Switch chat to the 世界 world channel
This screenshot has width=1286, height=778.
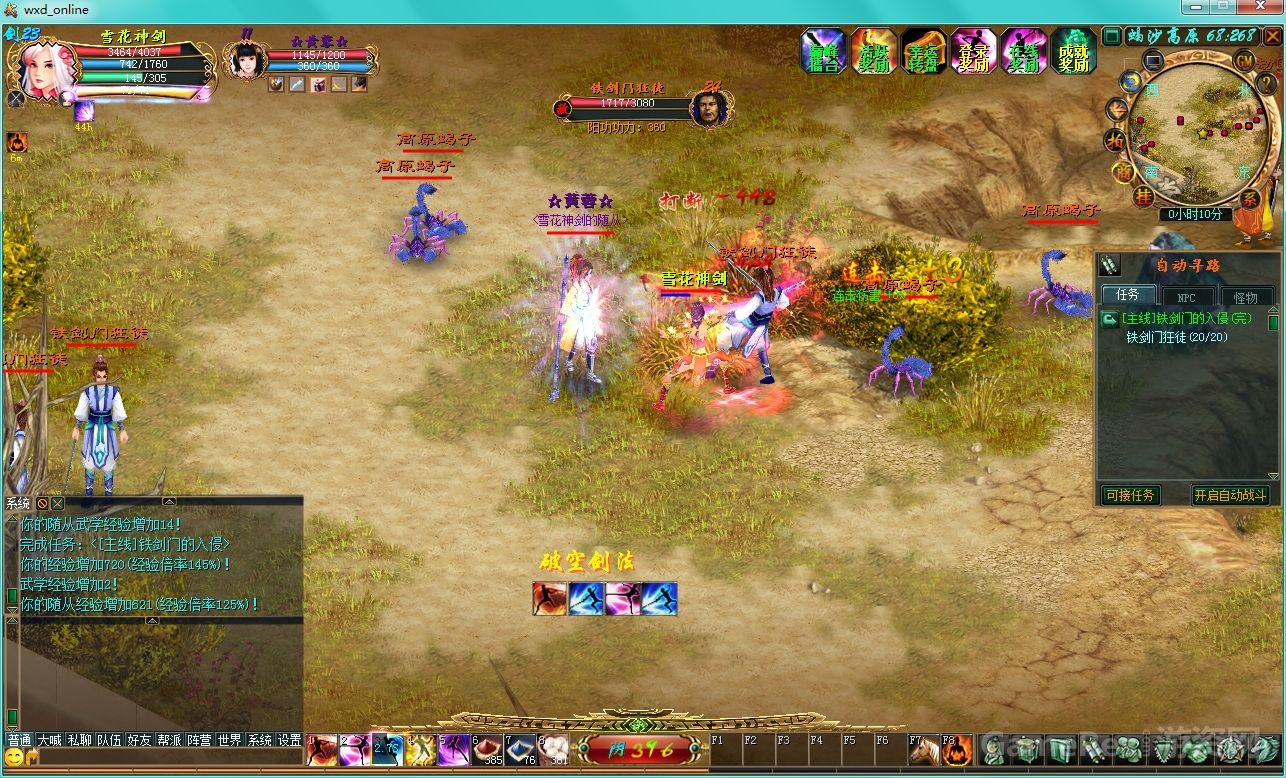click(x=229, y=740)
